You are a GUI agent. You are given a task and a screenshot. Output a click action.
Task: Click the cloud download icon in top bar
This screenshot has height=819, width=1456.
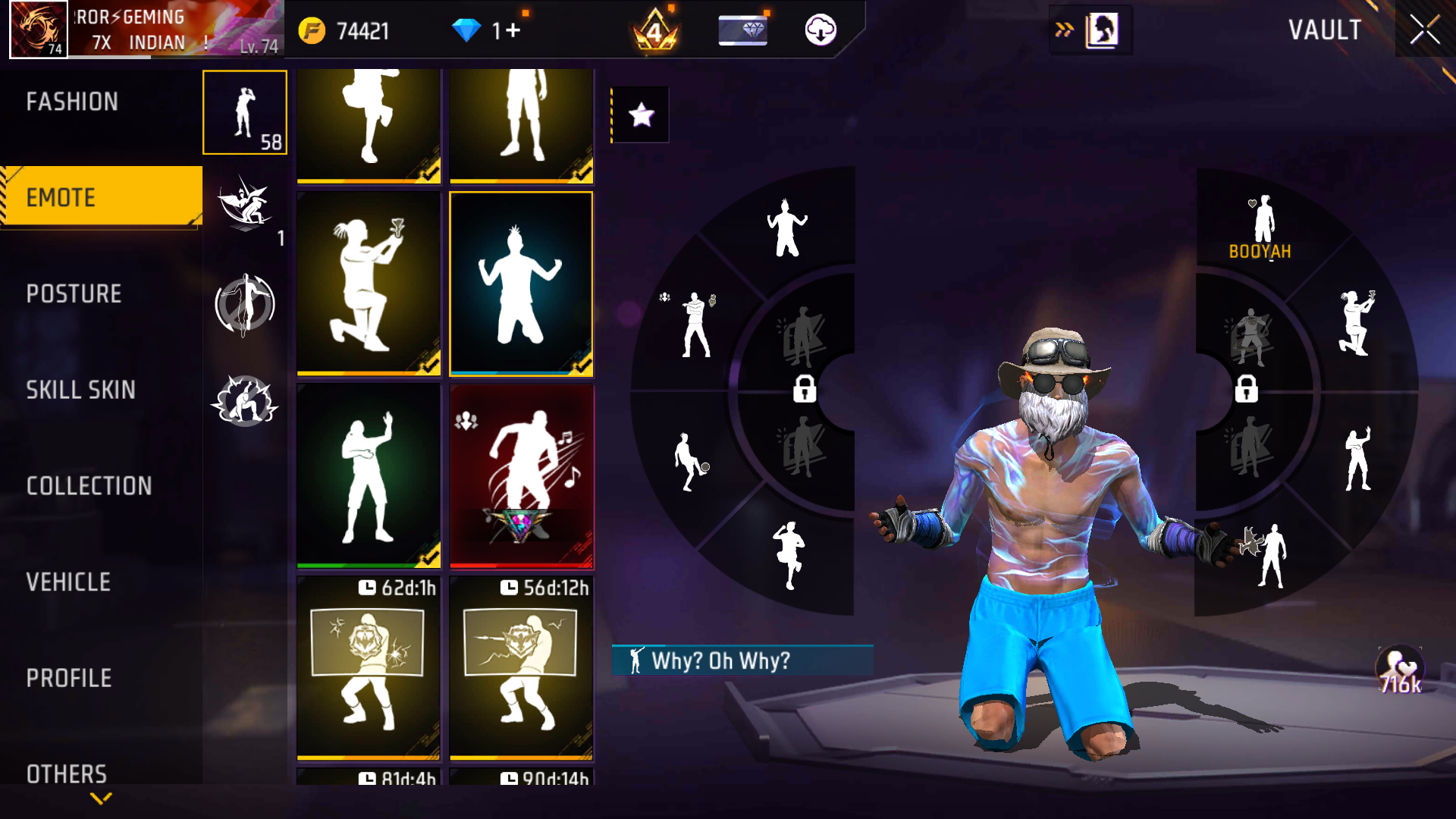(x=823, y=31)
